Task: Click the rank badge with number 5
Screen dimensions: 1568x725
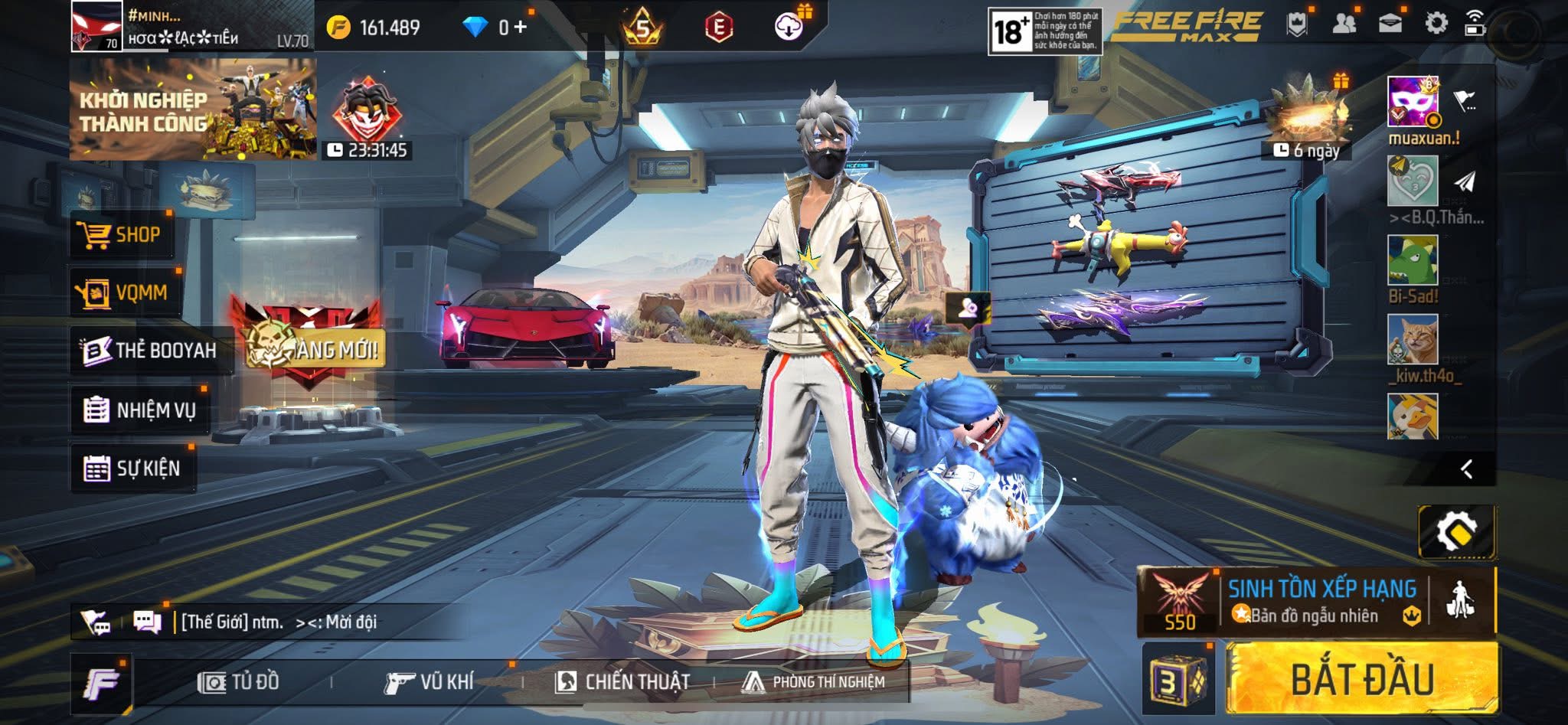Action: [x=642, y=25]
